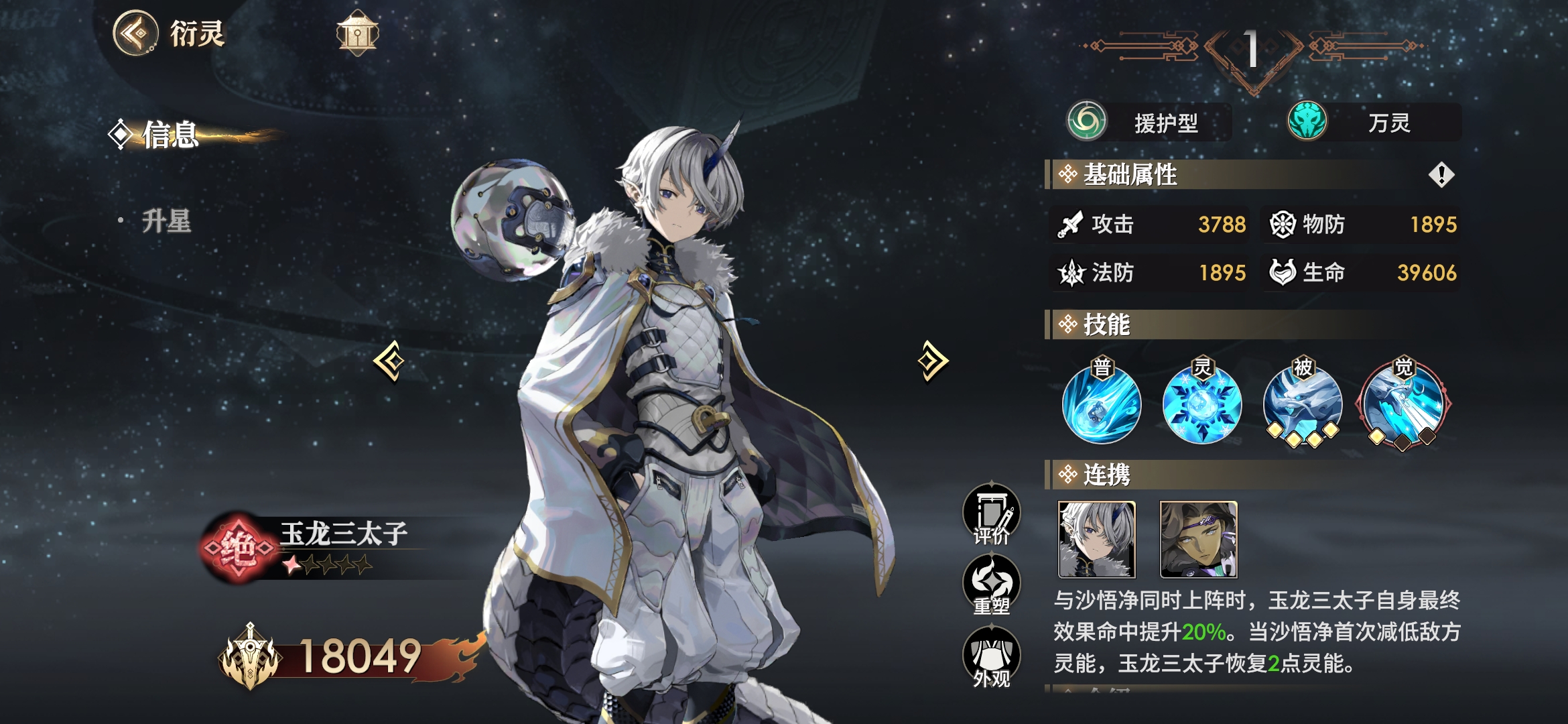Tap the 援护型 role type badge
This screenshot has height=724, width=1568.
(1150, 123)
